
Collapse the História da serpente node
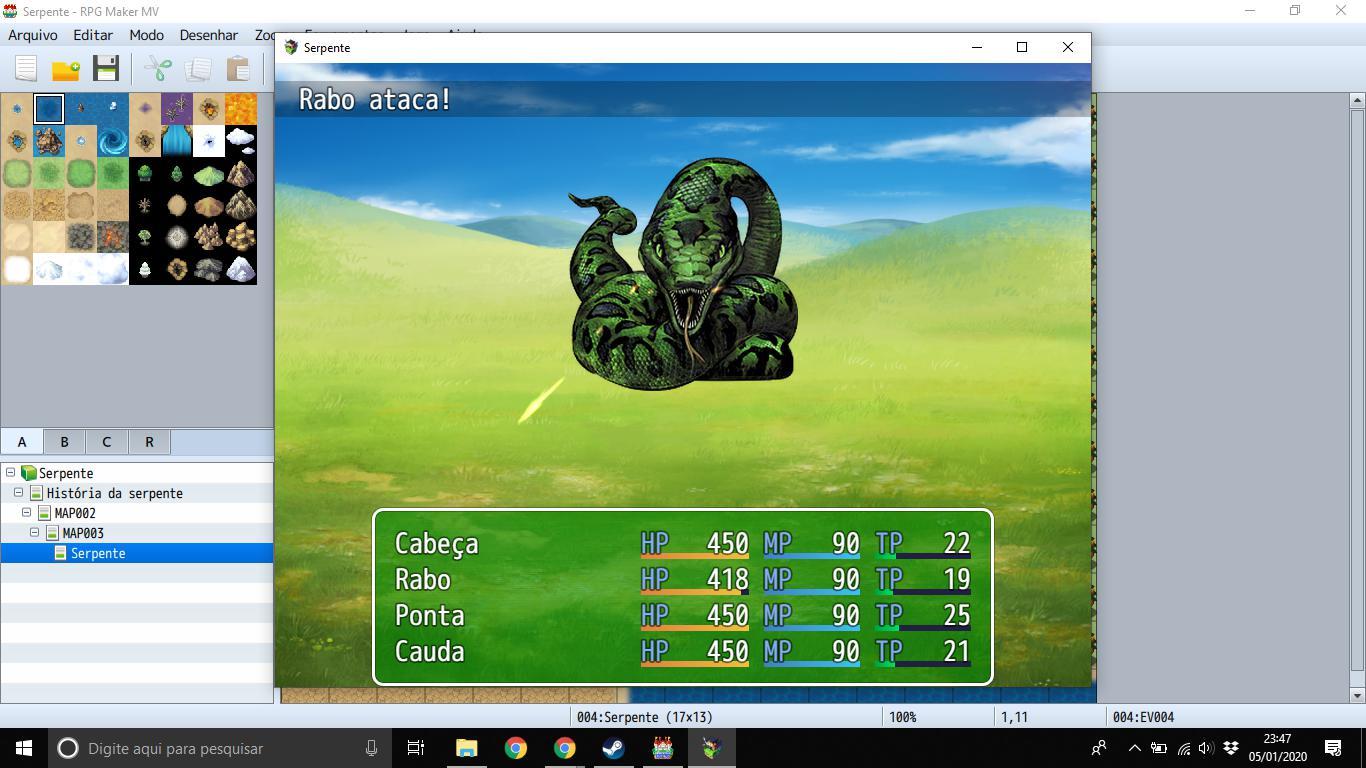click(17, 493)
